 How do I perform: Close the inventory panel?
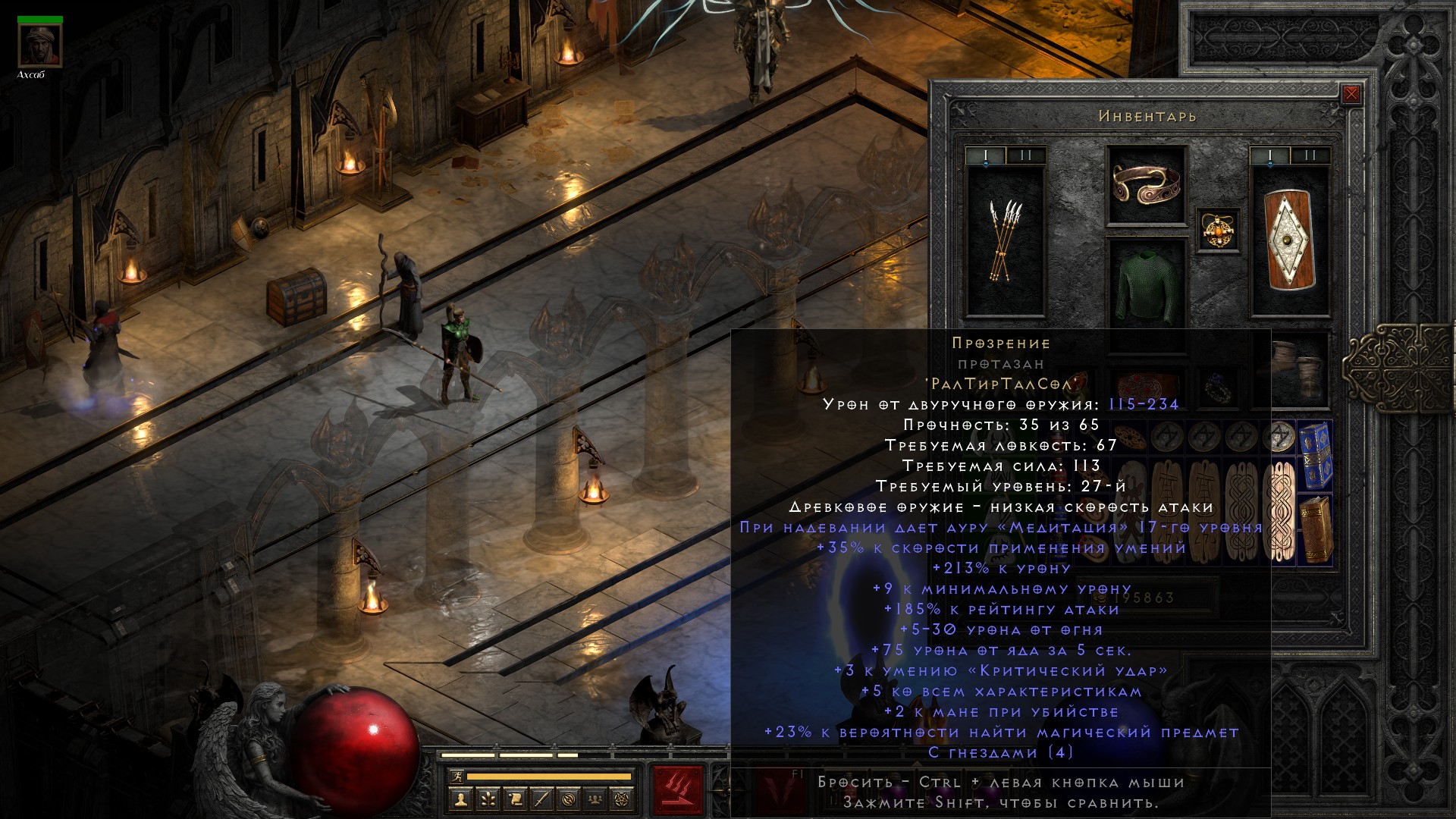pyautogui.click(x=1351, y=95)
